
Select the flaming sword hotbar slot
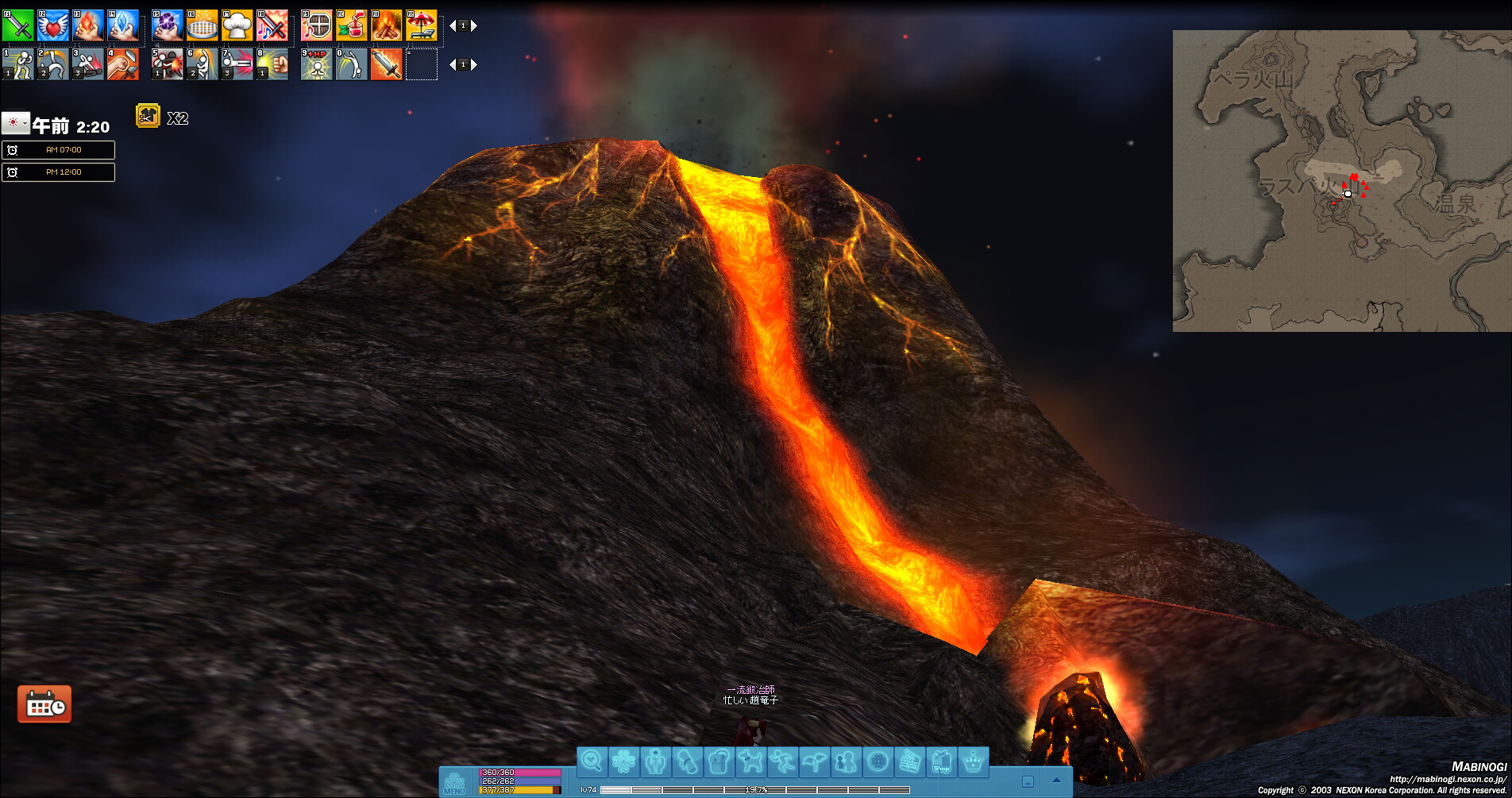[386, 64]
